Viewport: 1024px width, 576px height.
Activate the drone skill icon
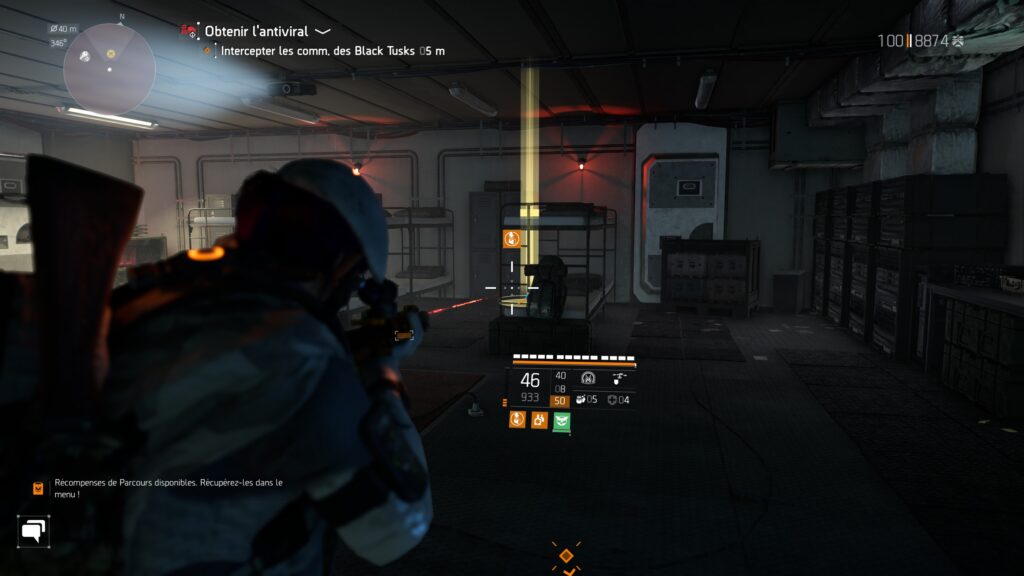pyautogui.click(x=621, y=378)
